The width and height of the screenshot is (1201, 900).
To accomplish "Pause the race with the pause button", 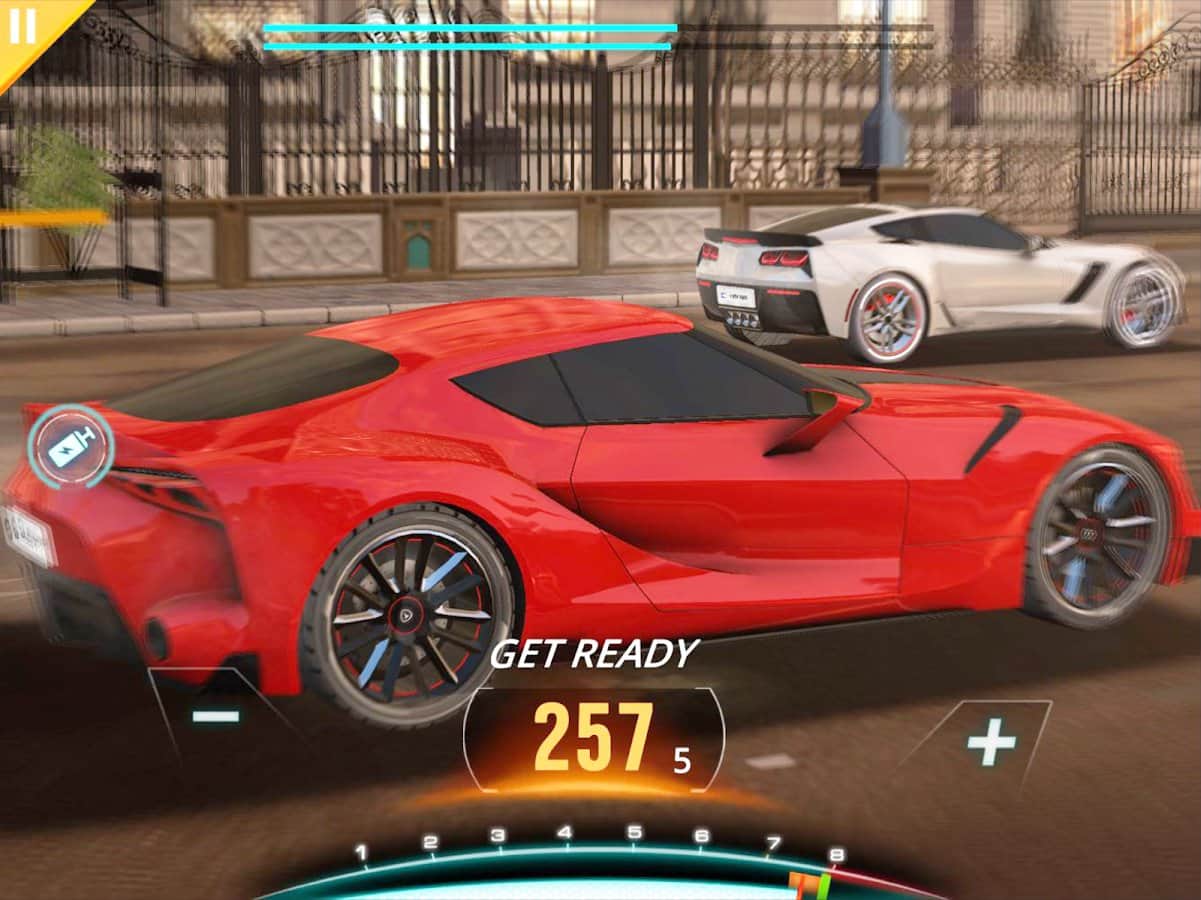I will [x=22, y=26].
